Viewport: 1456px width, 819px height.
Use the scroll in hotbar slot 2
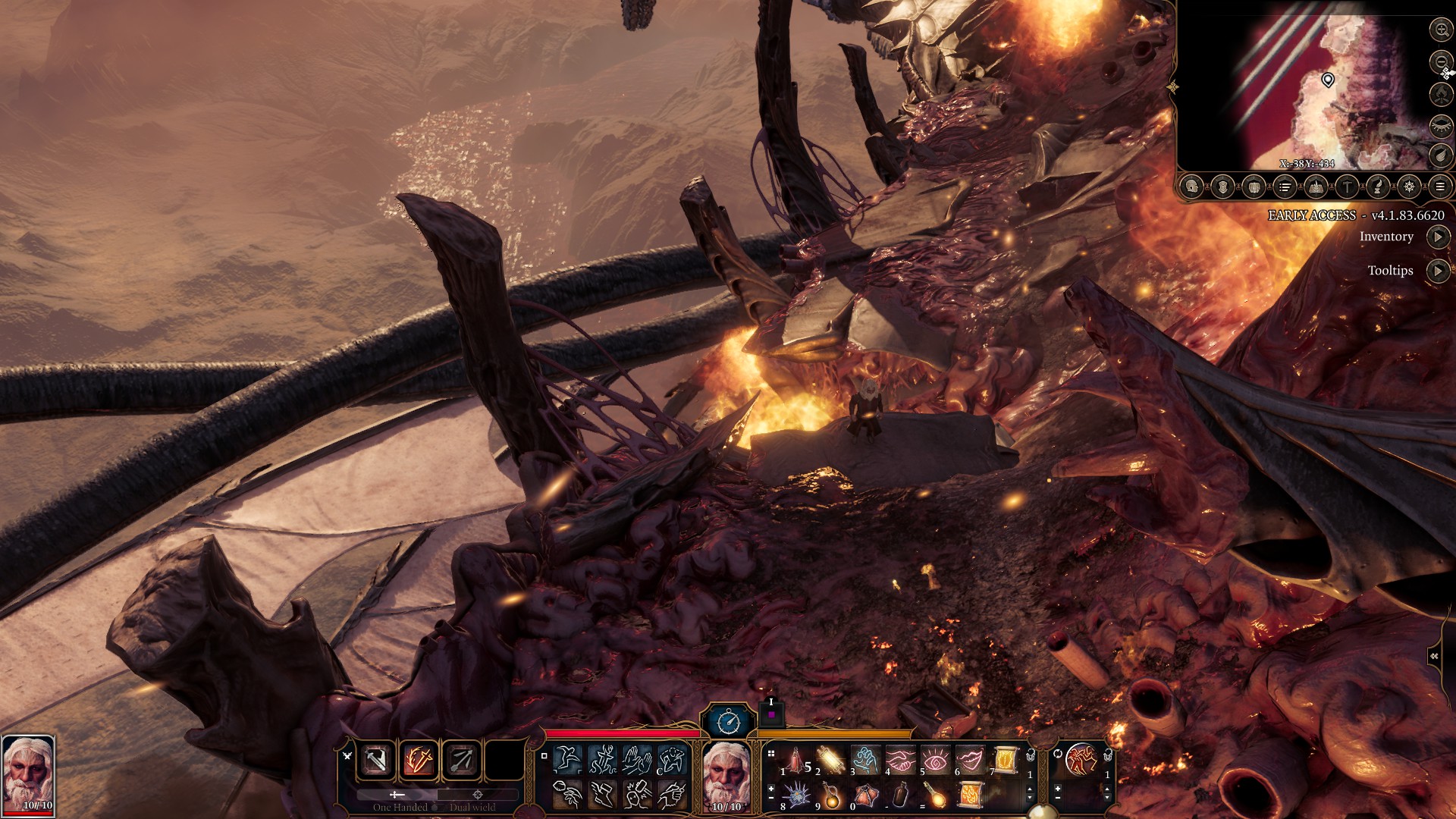point(830,759)
